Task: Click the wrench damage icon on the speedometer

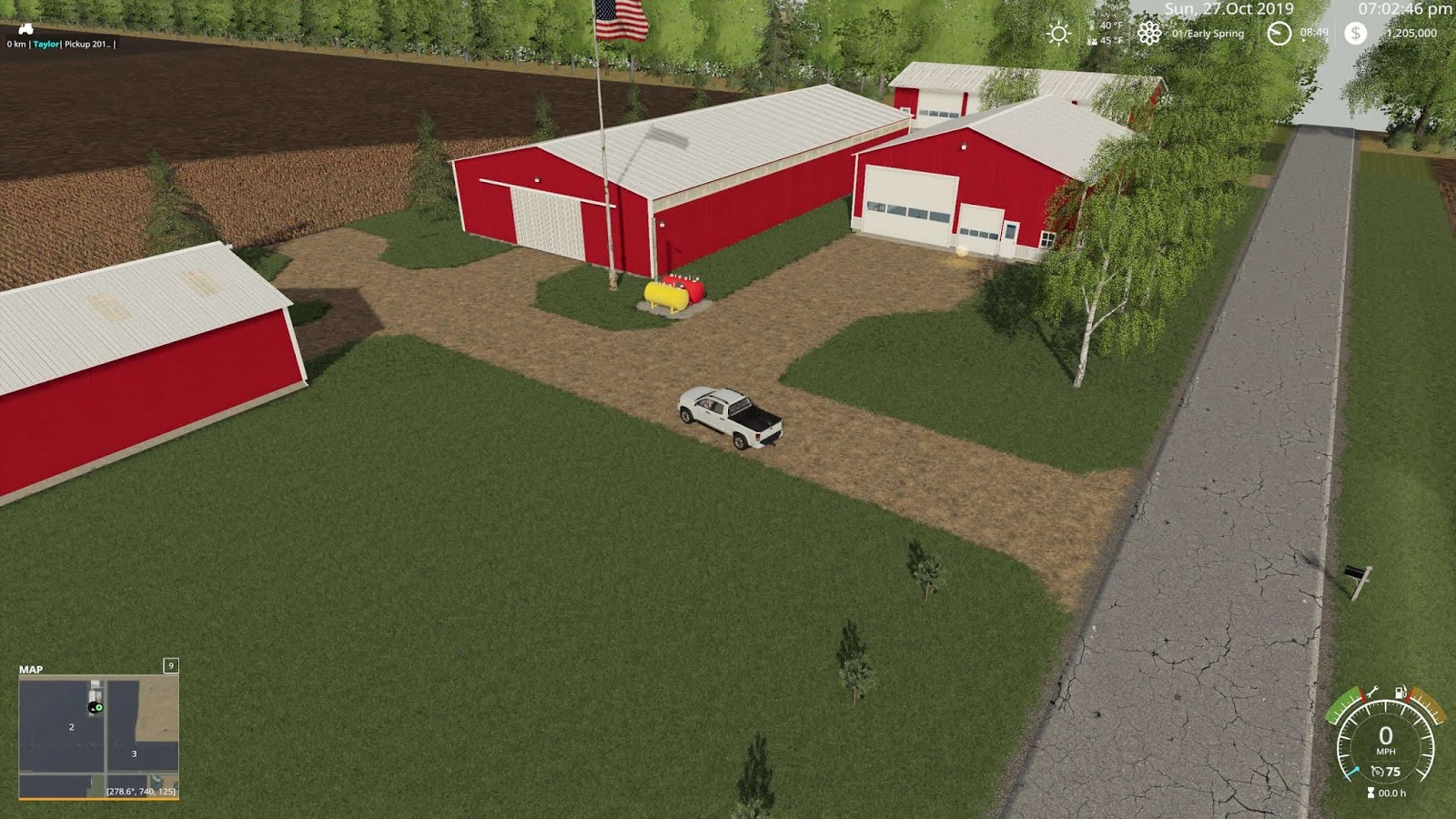Action: pyautogui.click(x=1372, y=692)
